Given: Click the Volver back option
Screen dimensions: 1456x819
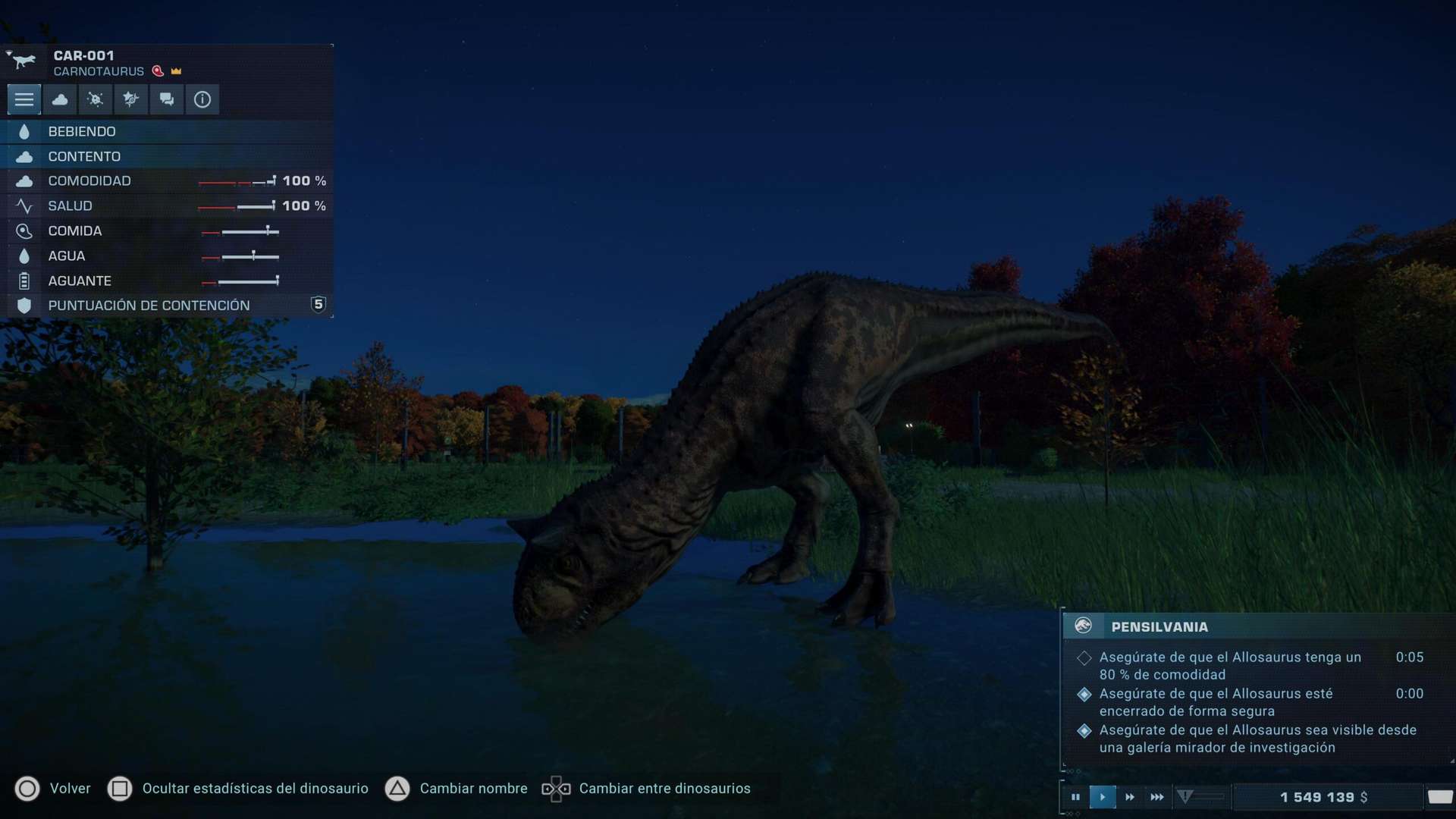Looking at the screenshot, I should (53, 789).
